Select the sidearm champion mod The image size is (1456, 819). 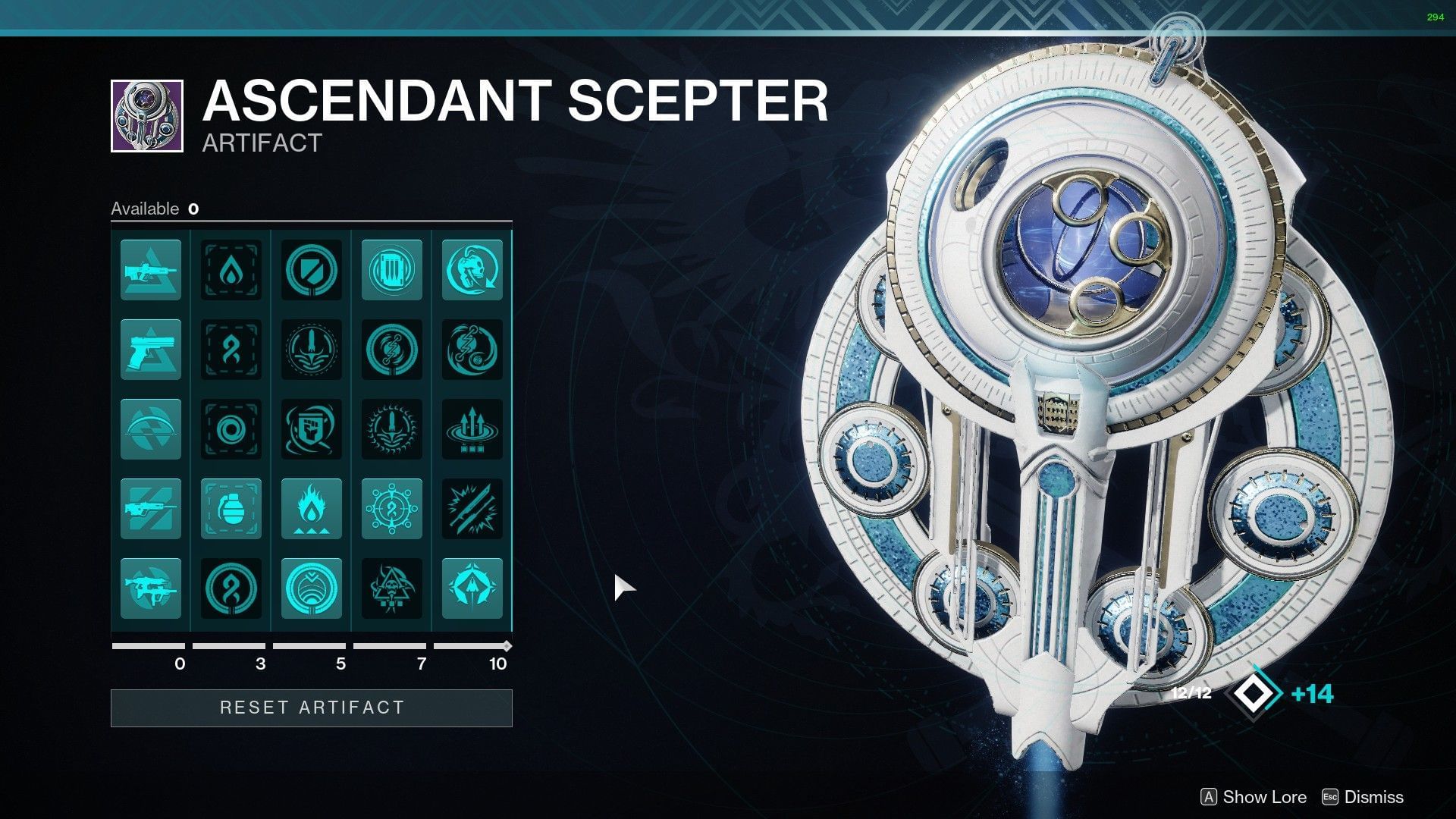[150, 350]
